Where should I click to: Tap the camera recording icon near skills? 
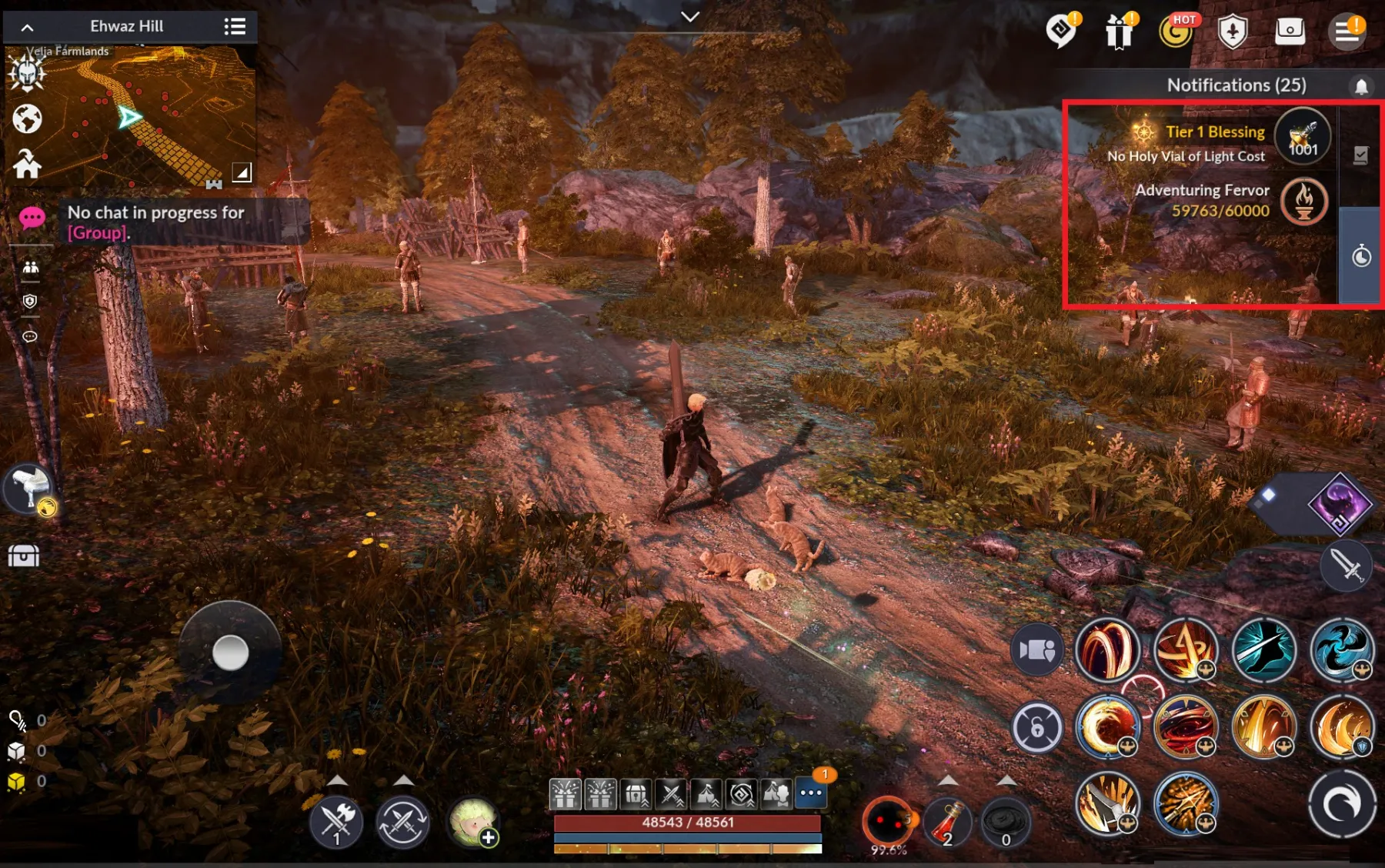pyautogui.click(x=1039, y=649)
